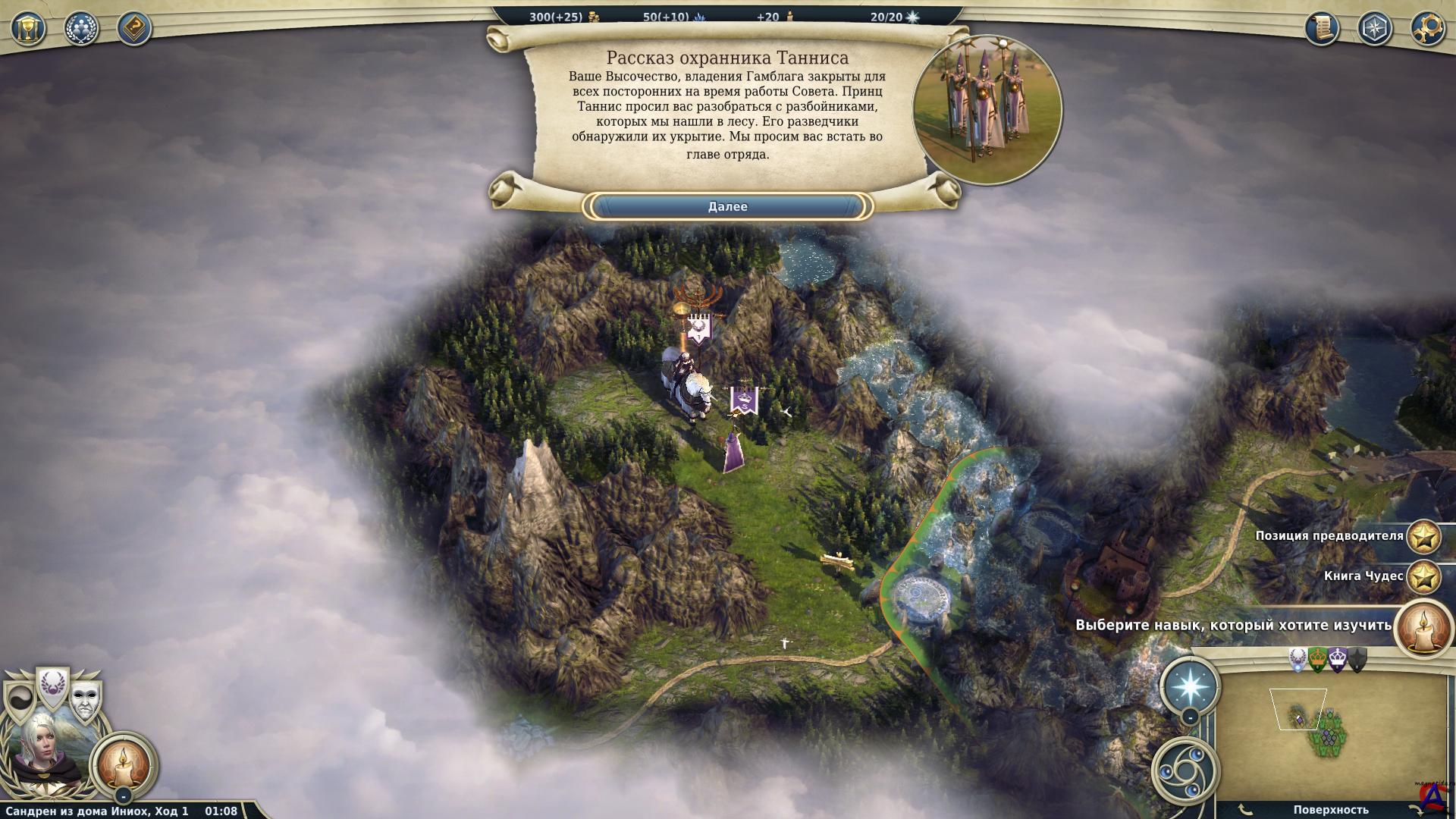
Task: Click the purple crown player shield above minimap
Action: pyautogui.click(x=1338, y=660)
